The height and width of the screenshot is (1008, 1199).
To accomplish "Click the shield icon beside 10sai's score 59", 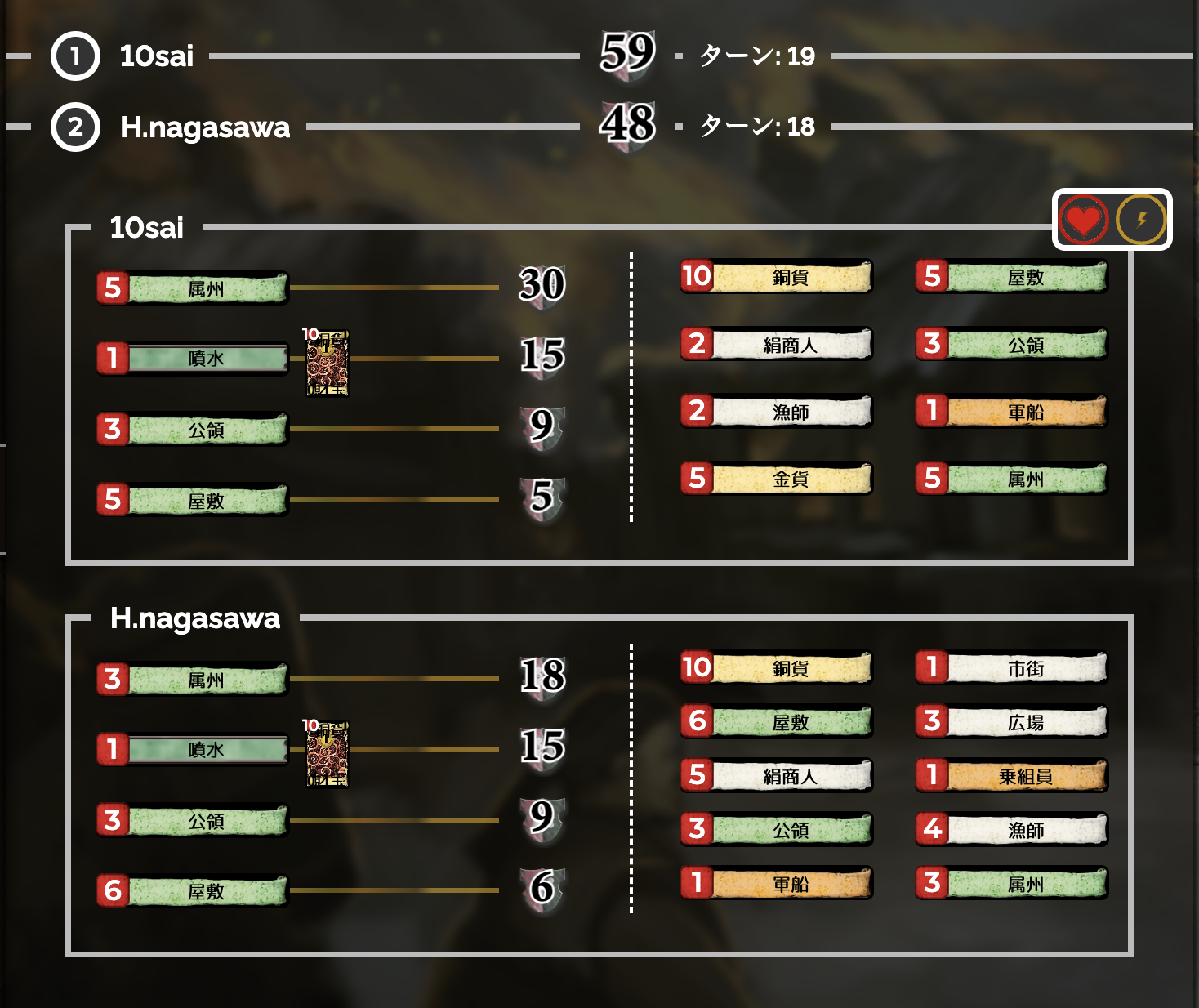I will (x=629, y=56).
